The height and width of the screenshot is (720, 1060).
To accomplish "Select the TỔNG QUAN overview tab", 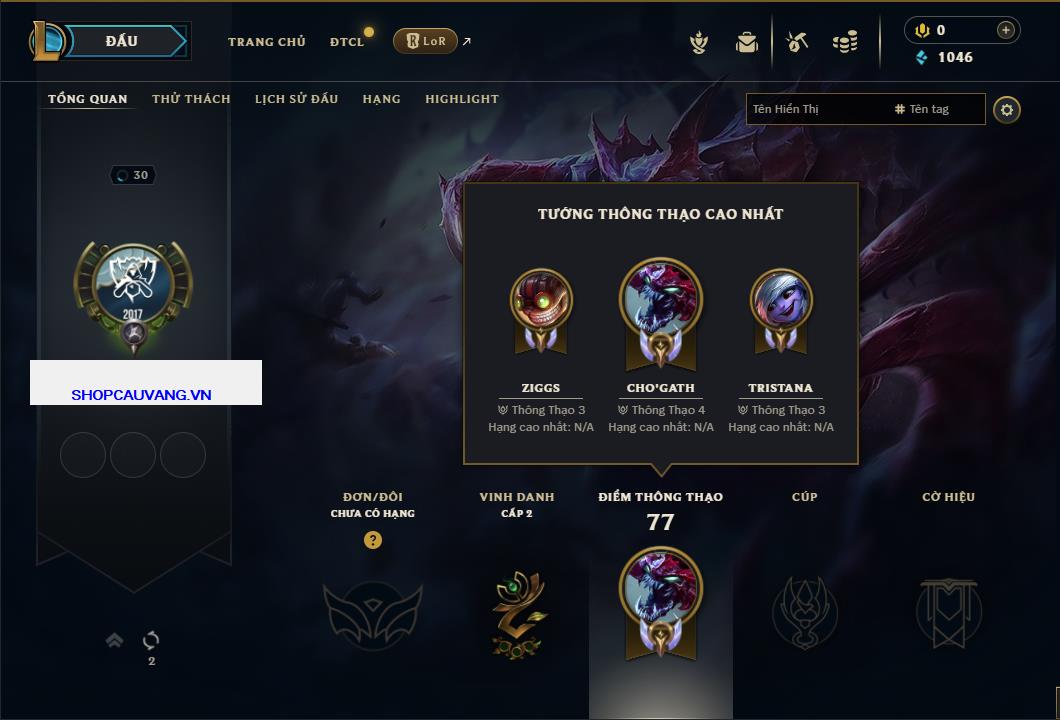I will pyautogui.click(x=88, y=99).
